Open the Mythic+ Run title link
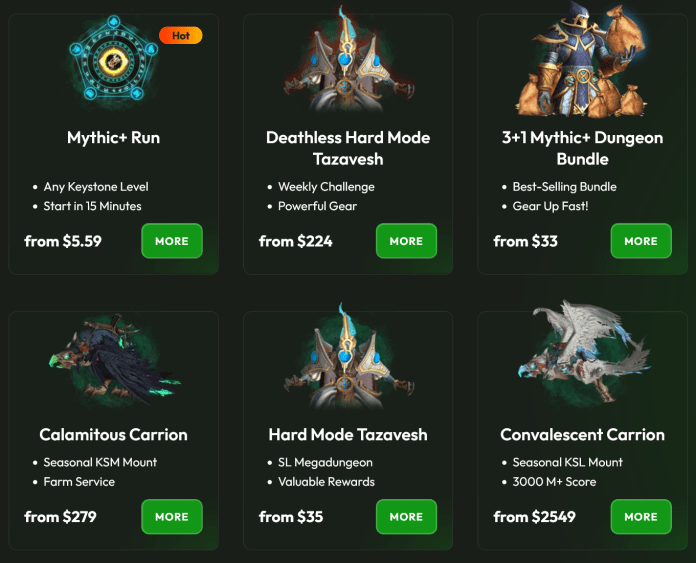 [113, 138]
